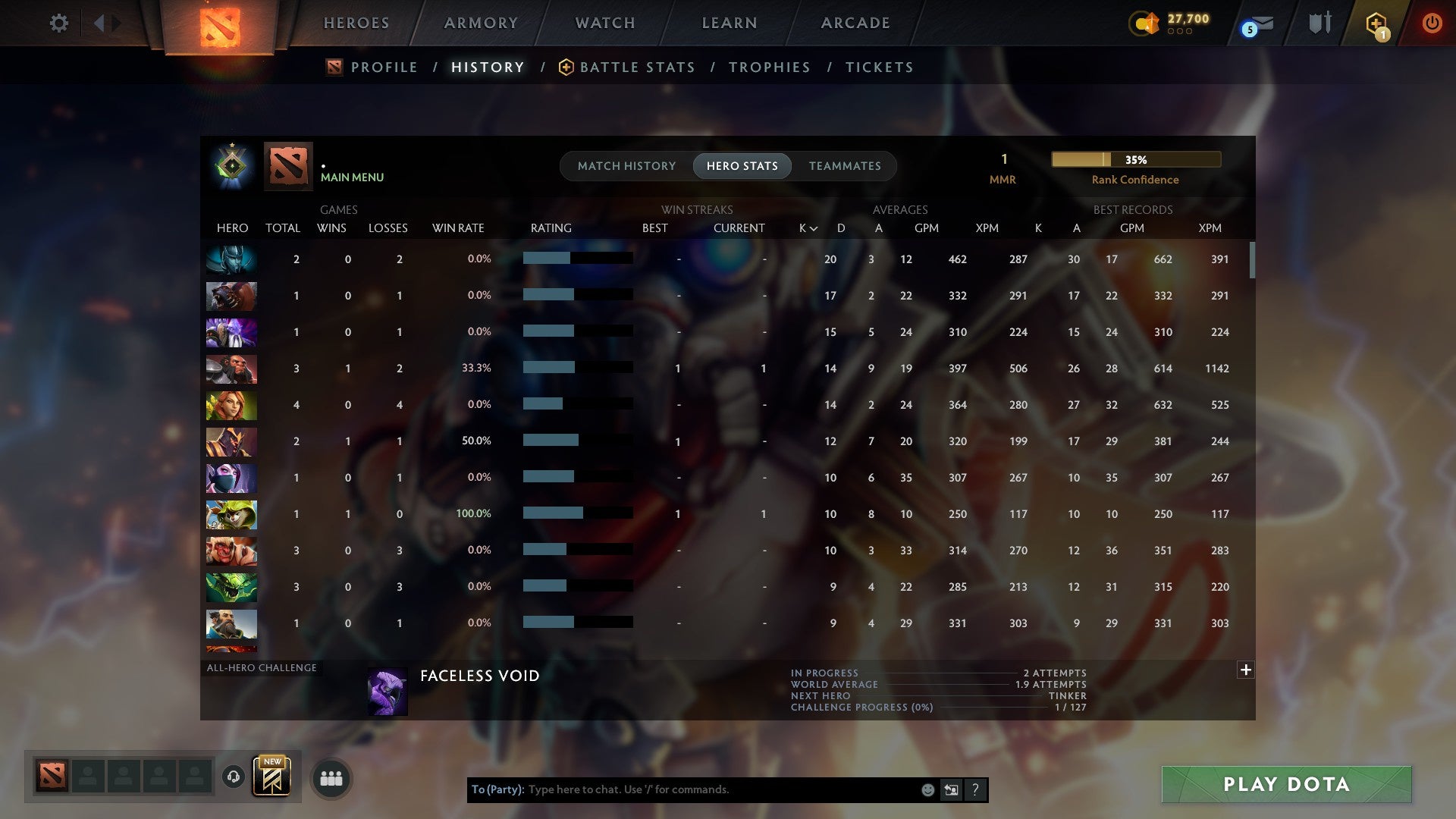Open the friends list icon near chat
Viewport: 1456px width, 819px height.
point(330,777)
